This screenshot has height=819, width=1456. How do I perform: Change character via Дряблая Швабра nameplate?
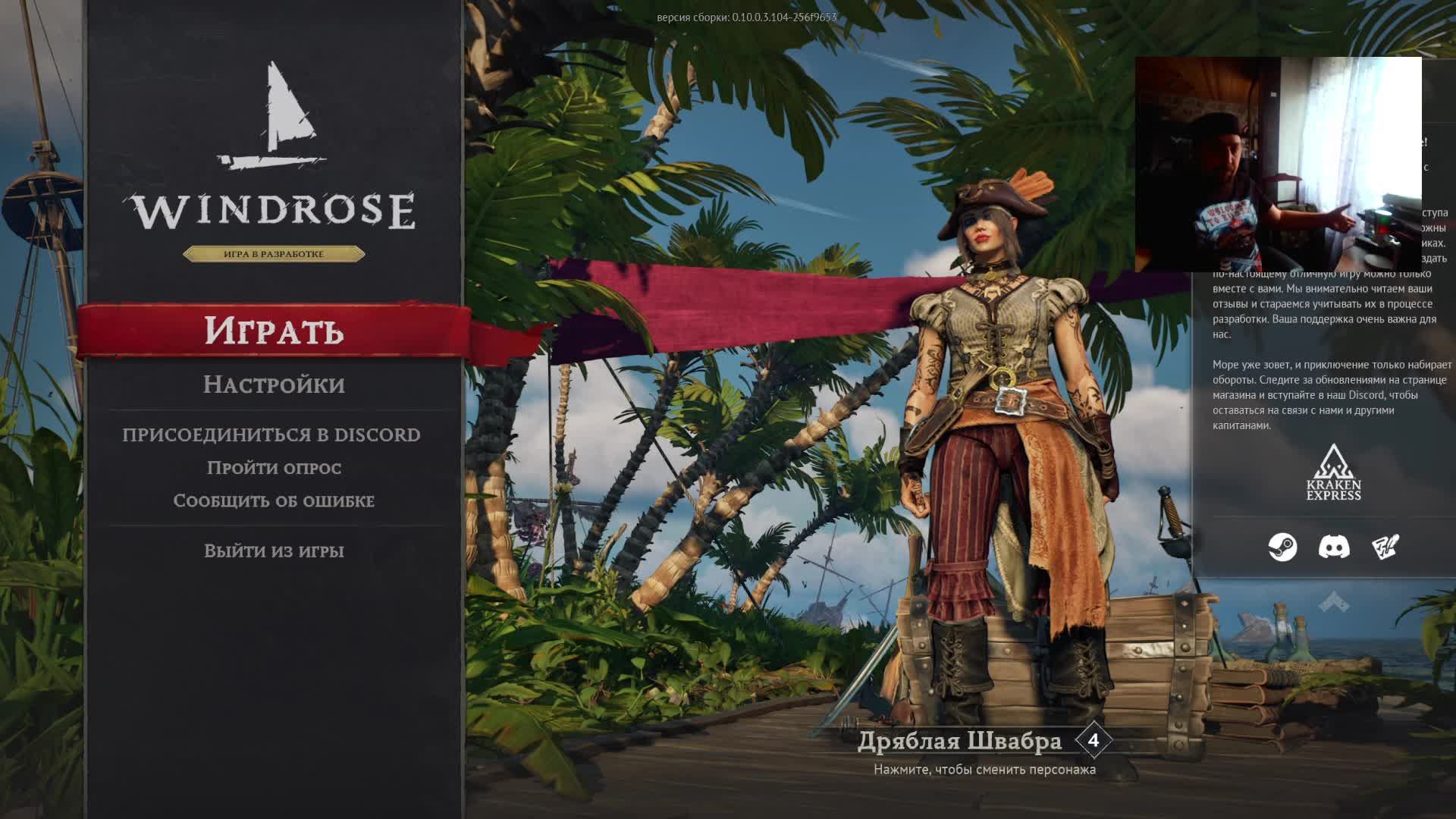point(960,741)
